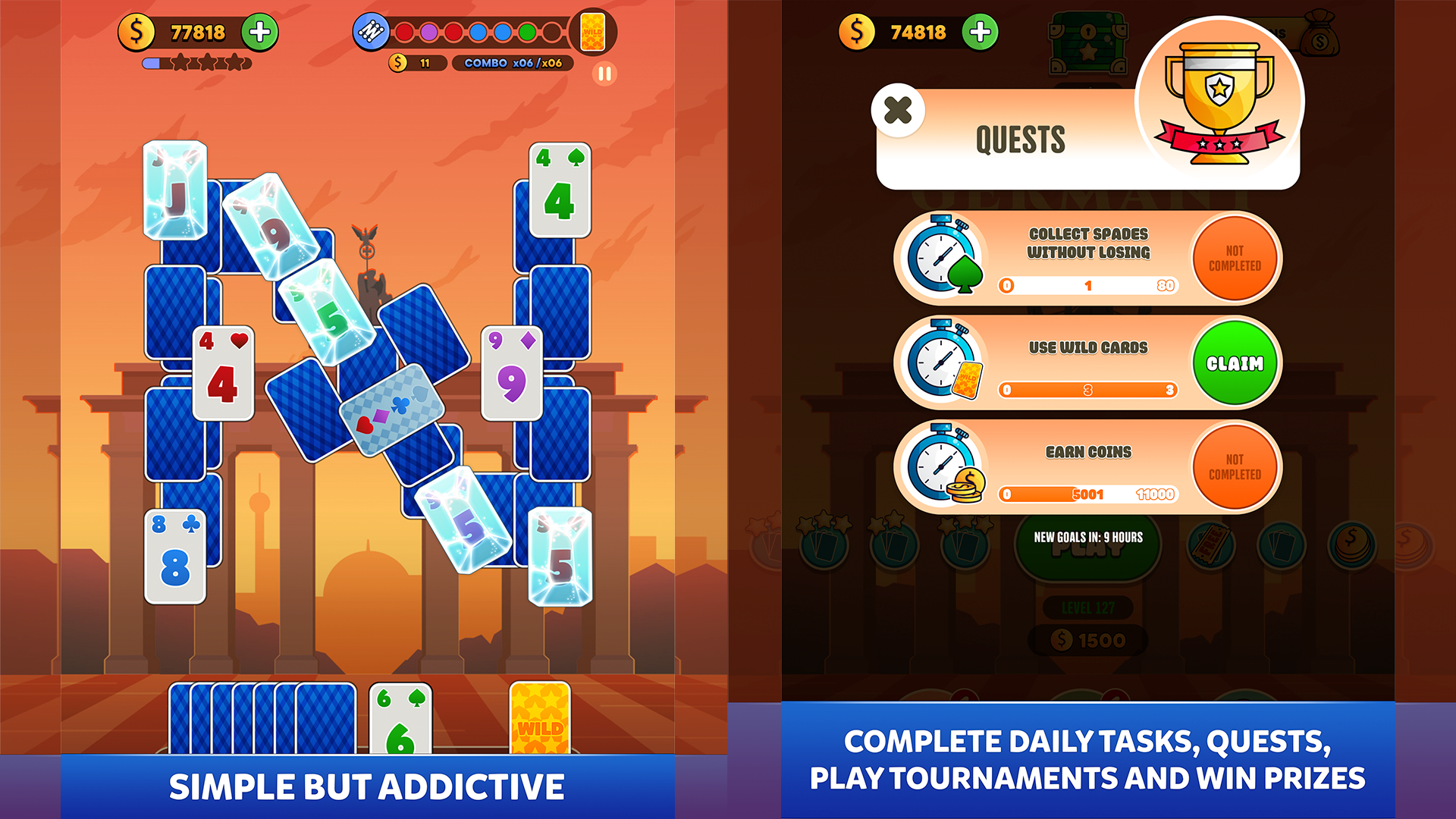Screen dimensions: 1456x819
Task: Tap Not Completed on the Earn Coins quest
Action: (1234, 466)
